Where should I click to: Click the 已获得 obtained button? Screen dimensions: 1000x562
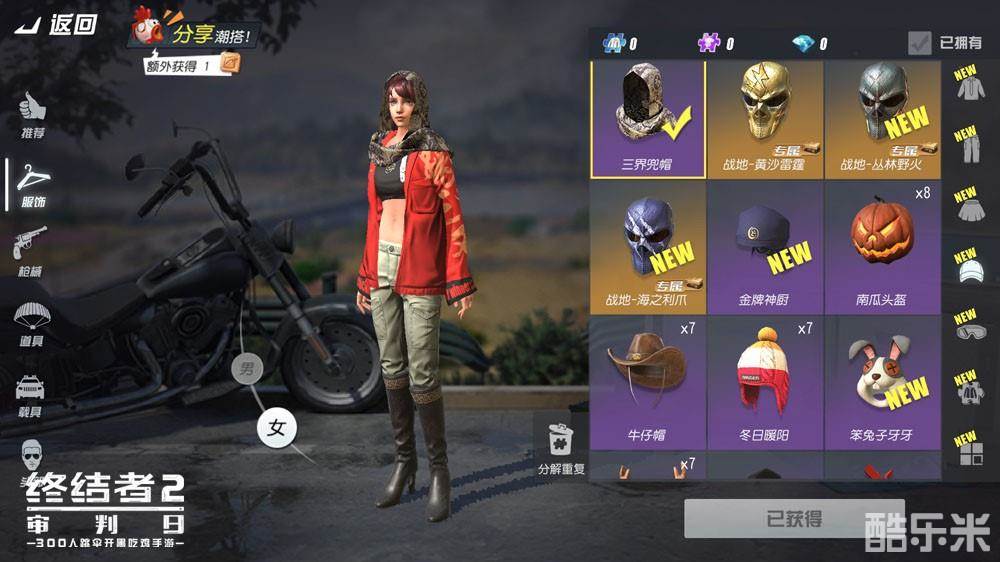tap(794, 519)
